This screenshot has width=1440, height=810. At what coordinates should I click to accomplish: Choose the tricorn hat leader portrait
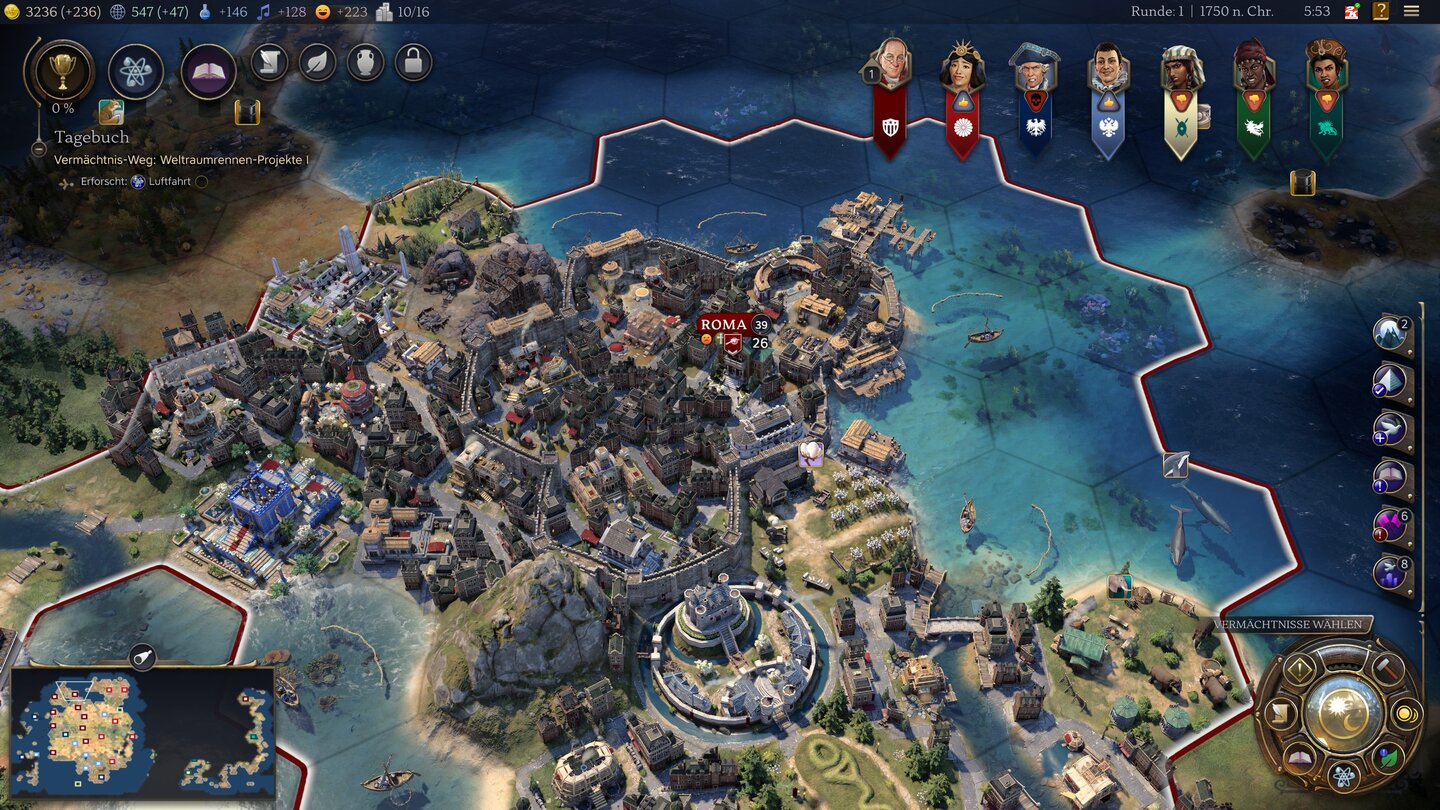pos(1034,70)
